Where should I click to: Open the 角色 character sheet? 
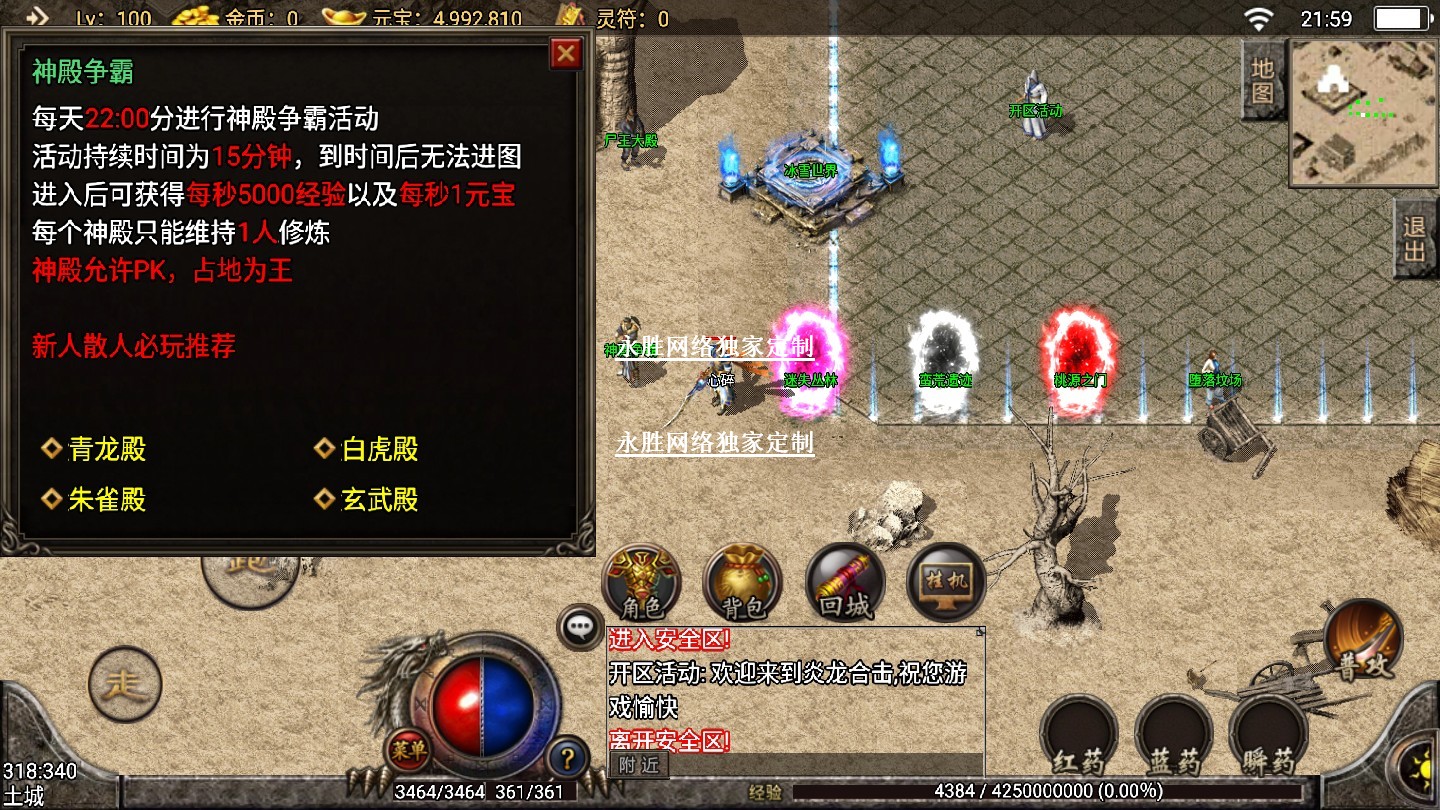pyautogui.click(x=641, y=582)
